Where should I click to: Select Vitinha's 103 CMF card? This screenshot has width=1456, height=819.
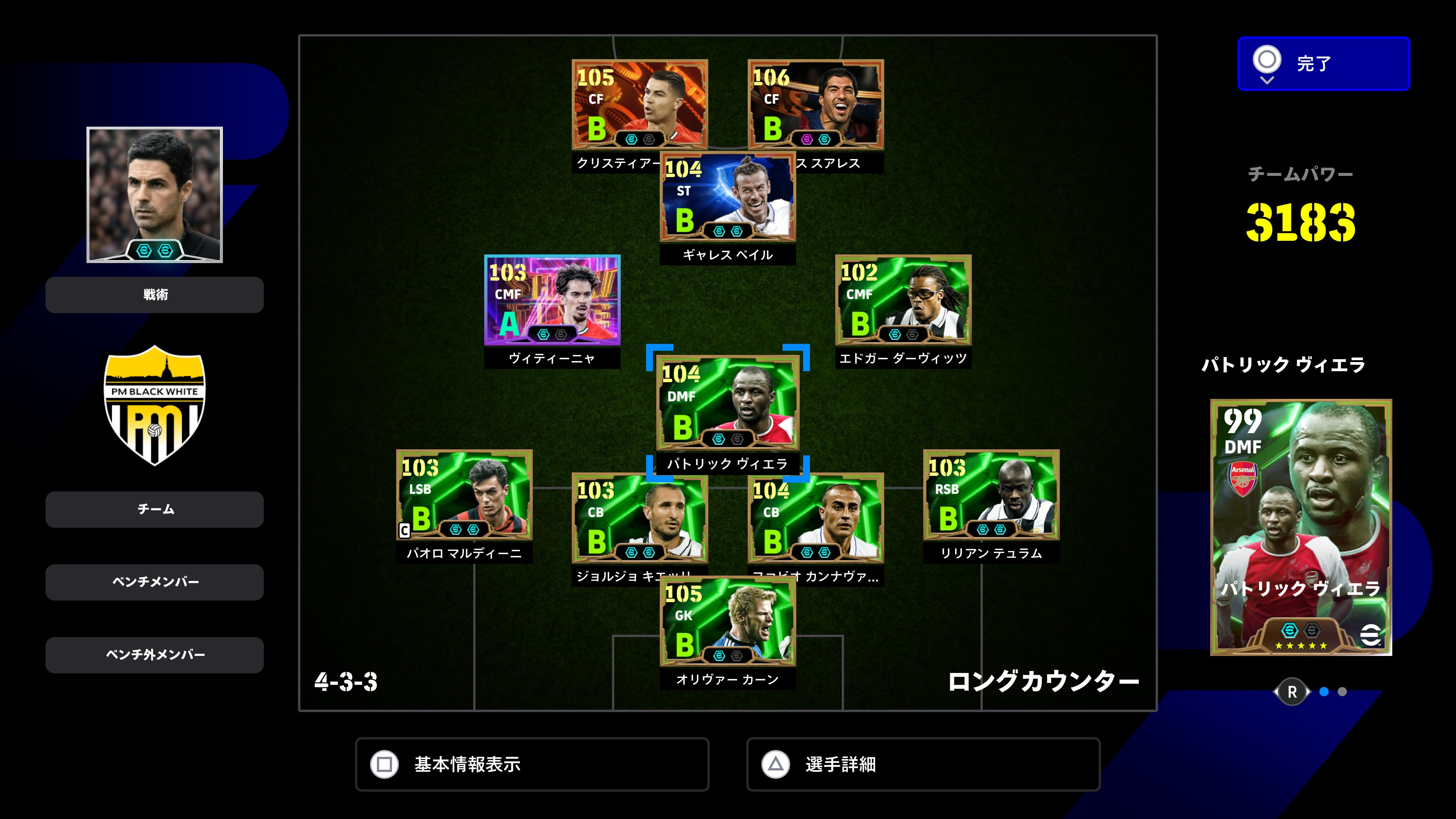point(552,300)
